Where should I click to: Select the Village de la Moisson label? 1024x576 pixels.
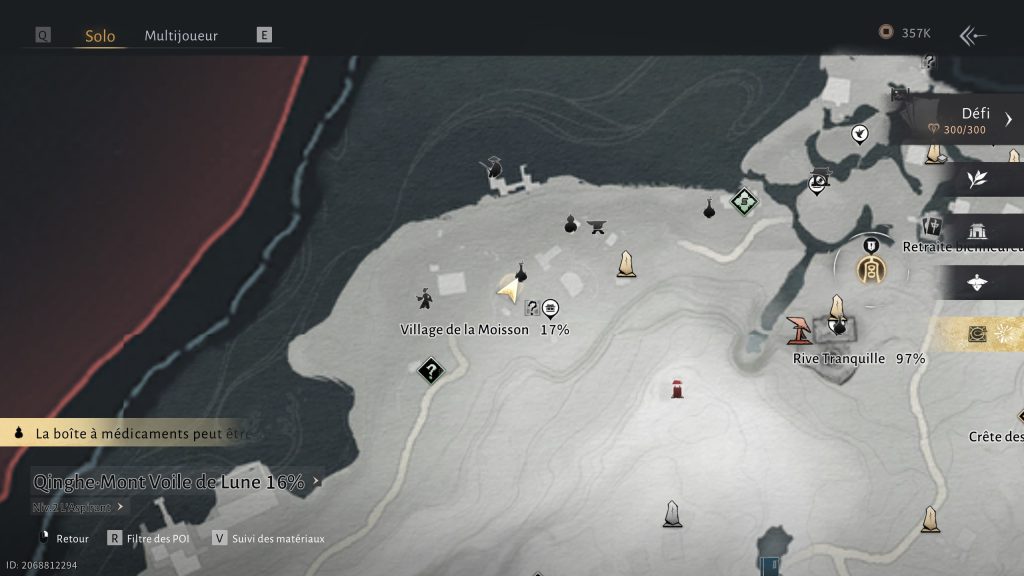(464, 329)
